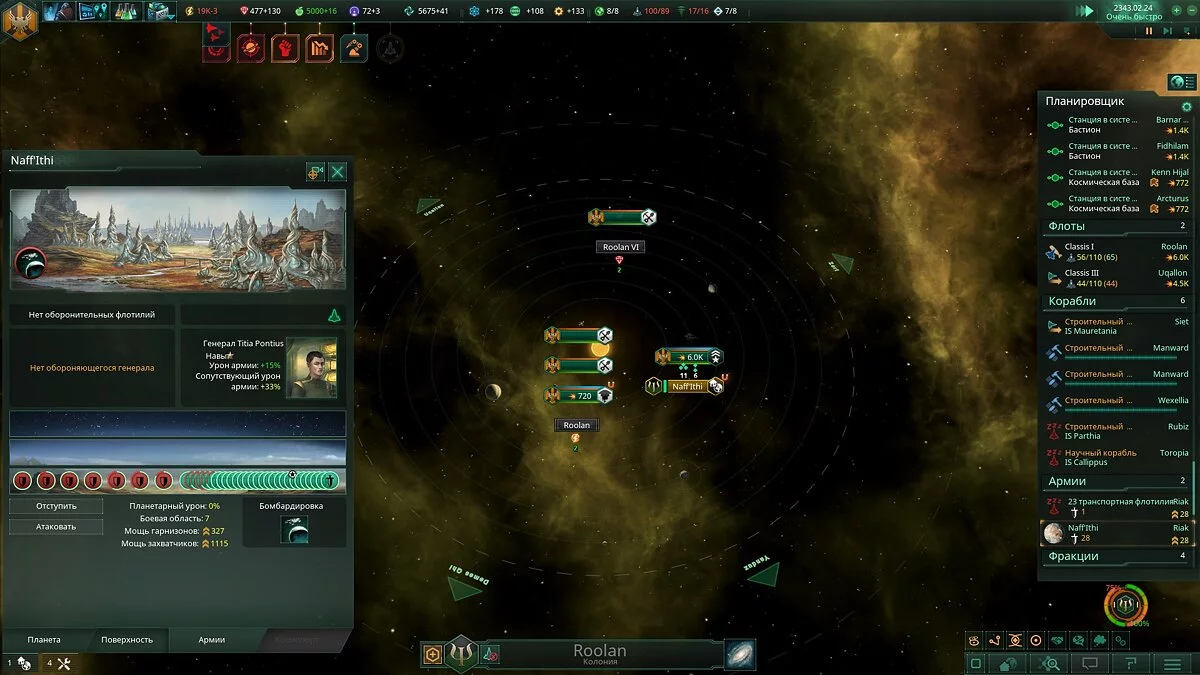The width and height of the screenshot is (1200, 675).
Task: Open the outliner settings gear
Action: coord(1187,107)
